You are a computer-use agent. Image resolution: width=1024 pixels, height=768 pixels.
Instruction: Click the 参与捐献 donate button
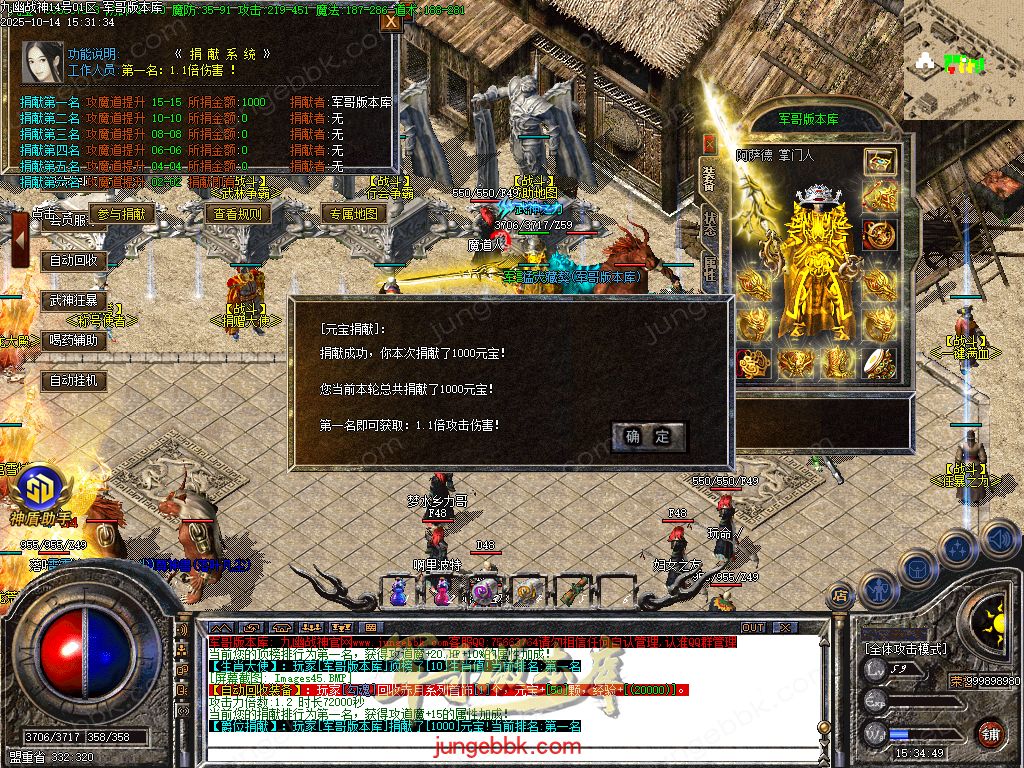[x=122, y=213]
